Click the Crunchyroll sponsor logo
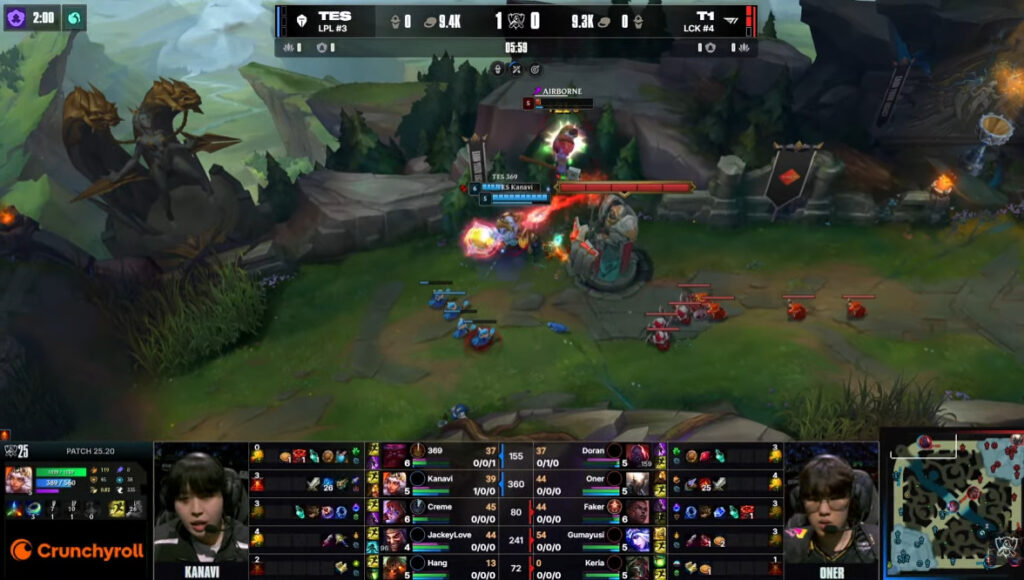Viewport: 1024px width, 580px height. 77,550
